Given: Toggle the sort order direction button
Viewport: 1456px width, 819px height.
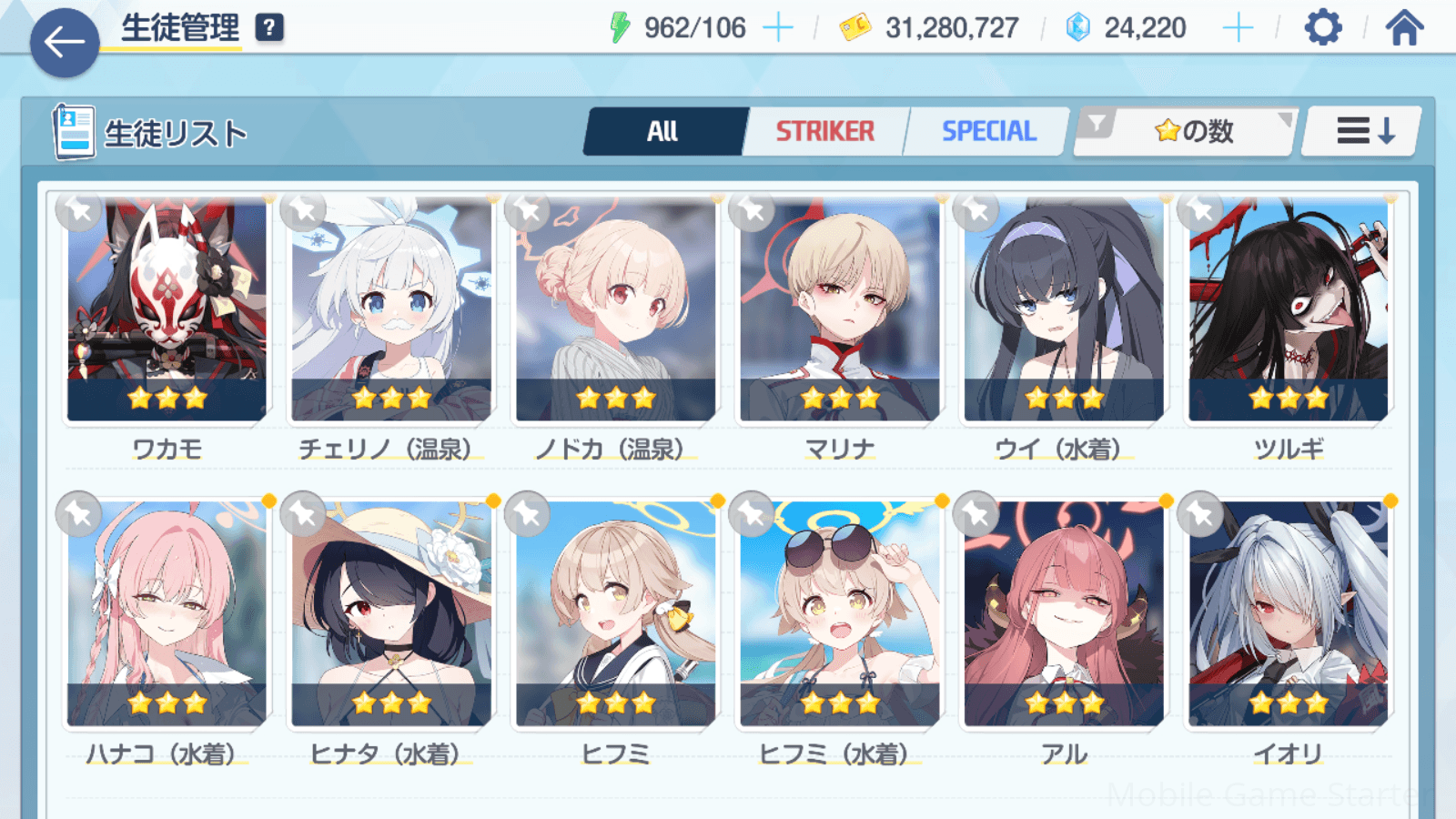Looking at the screenshot, I should 1363,132.
